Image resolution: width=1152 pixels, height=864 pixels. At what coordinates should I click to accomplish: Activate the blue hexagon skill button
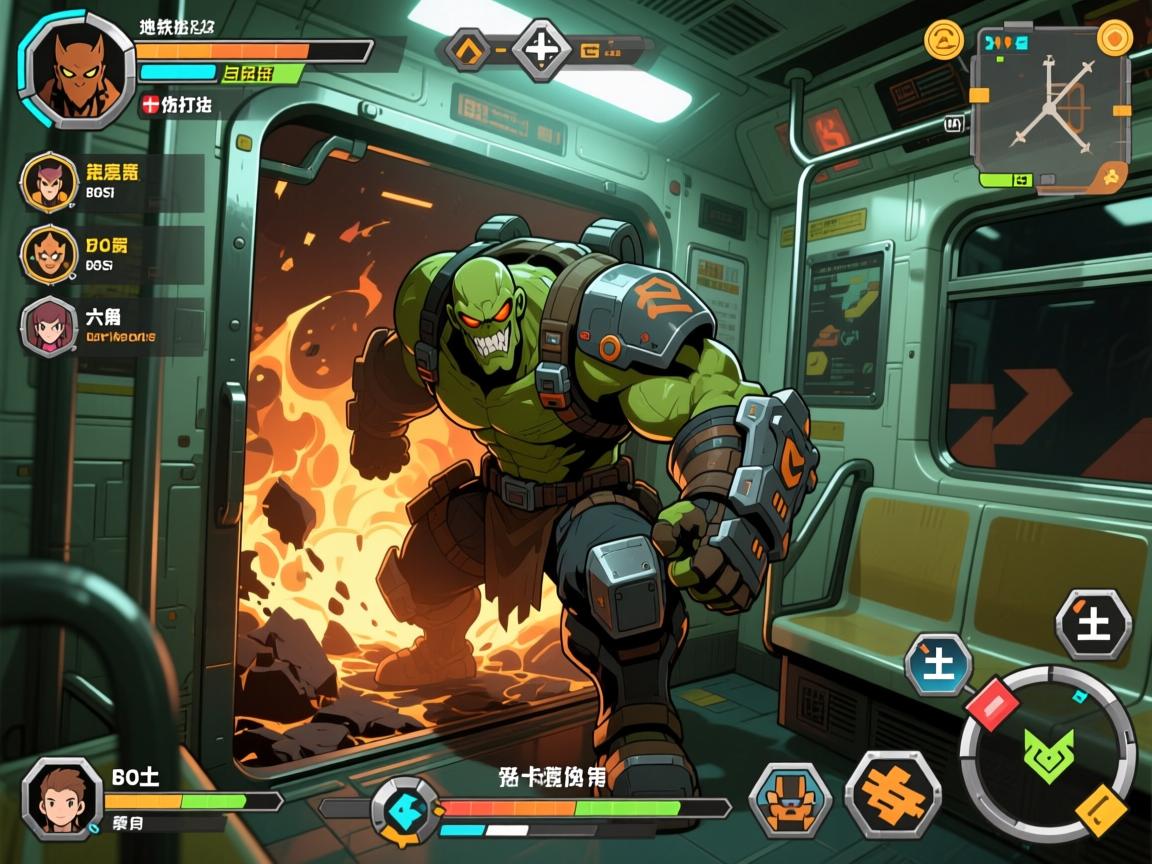939,664
